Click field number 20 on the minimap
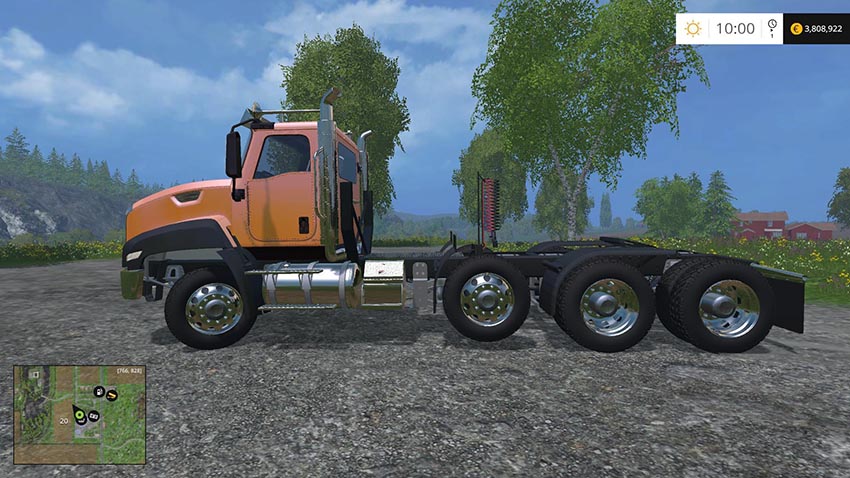 pyautogui.click(x=62, y=421)
